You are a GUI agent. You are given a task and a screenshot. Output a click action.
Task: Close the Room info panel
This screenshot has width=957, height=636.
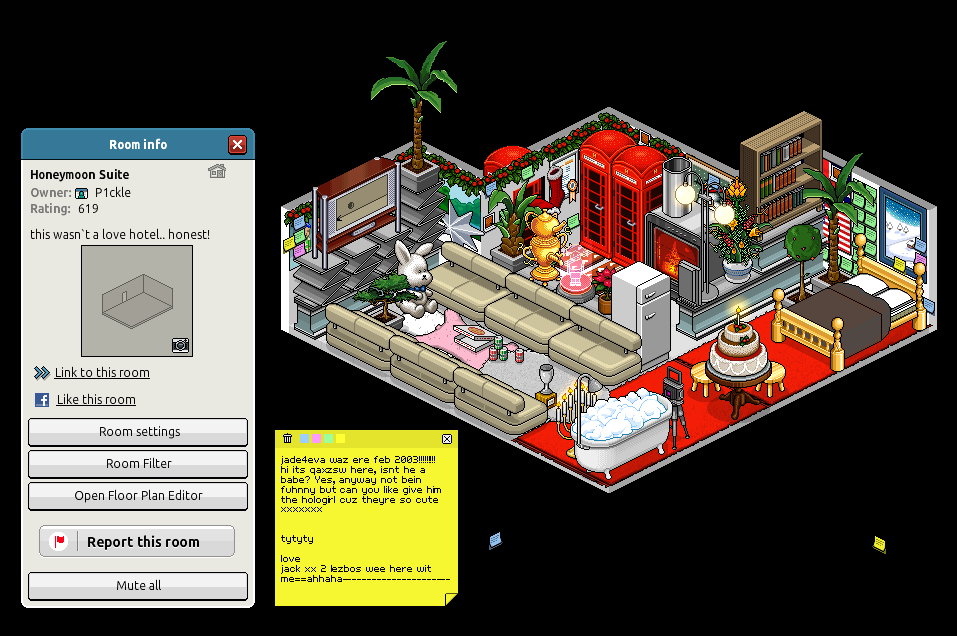point(237,145)
